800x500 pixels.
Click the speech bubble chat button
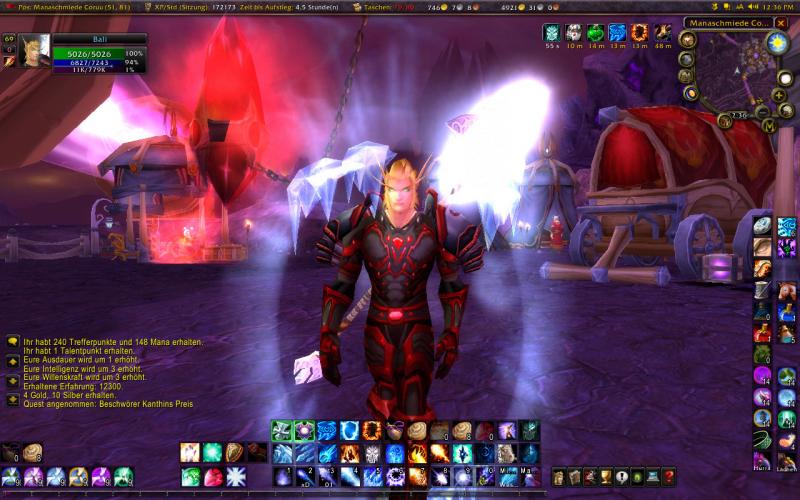[x=12, y=341]
